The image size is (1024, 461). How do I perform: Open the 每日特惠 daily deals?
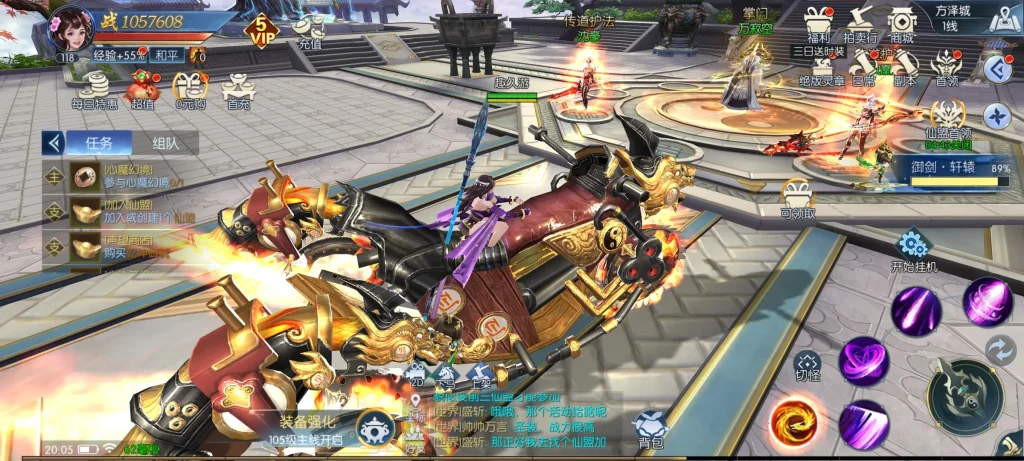[x=93, y=88]
